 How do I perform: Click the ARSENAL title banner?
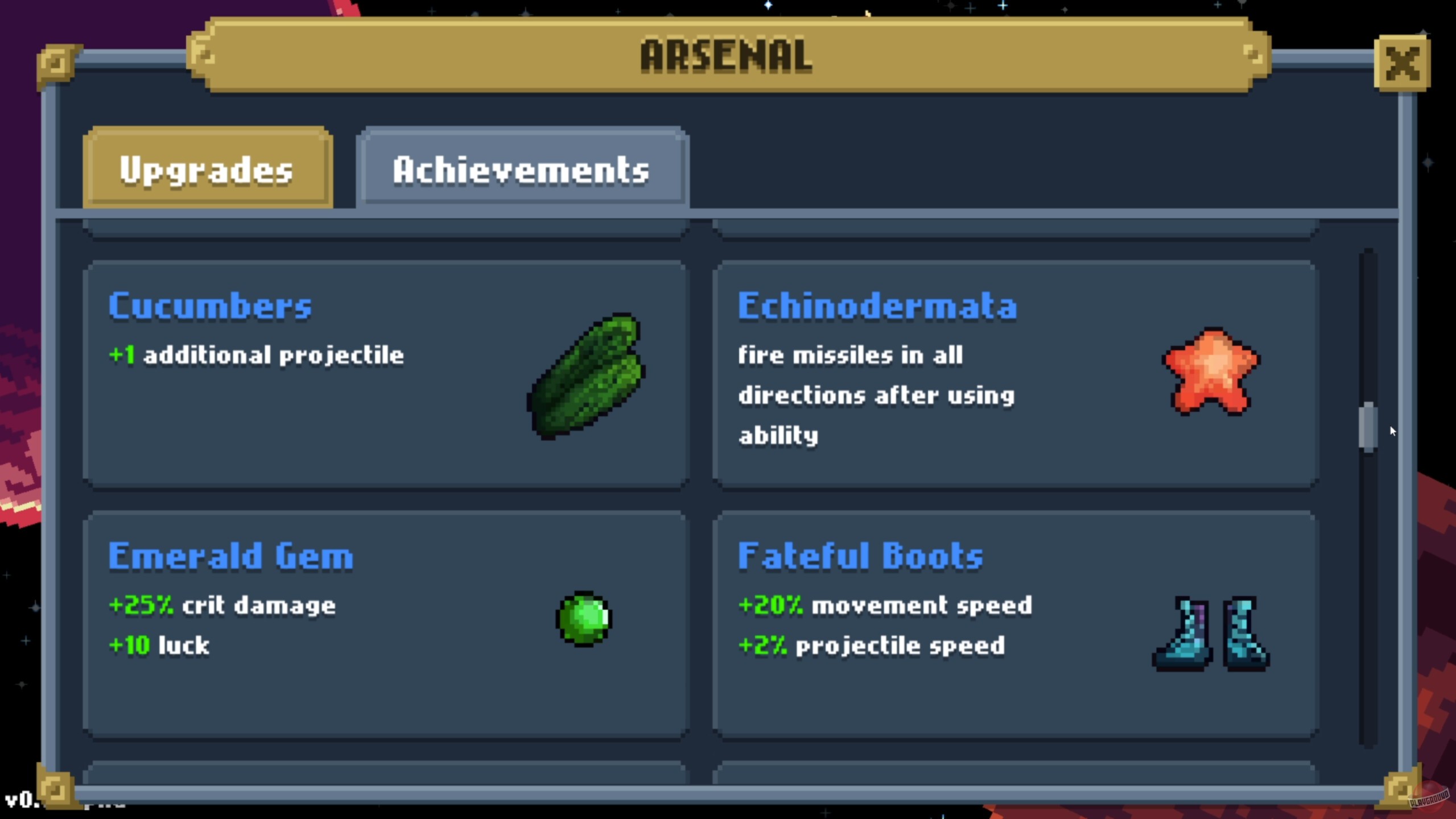[725, 56]
